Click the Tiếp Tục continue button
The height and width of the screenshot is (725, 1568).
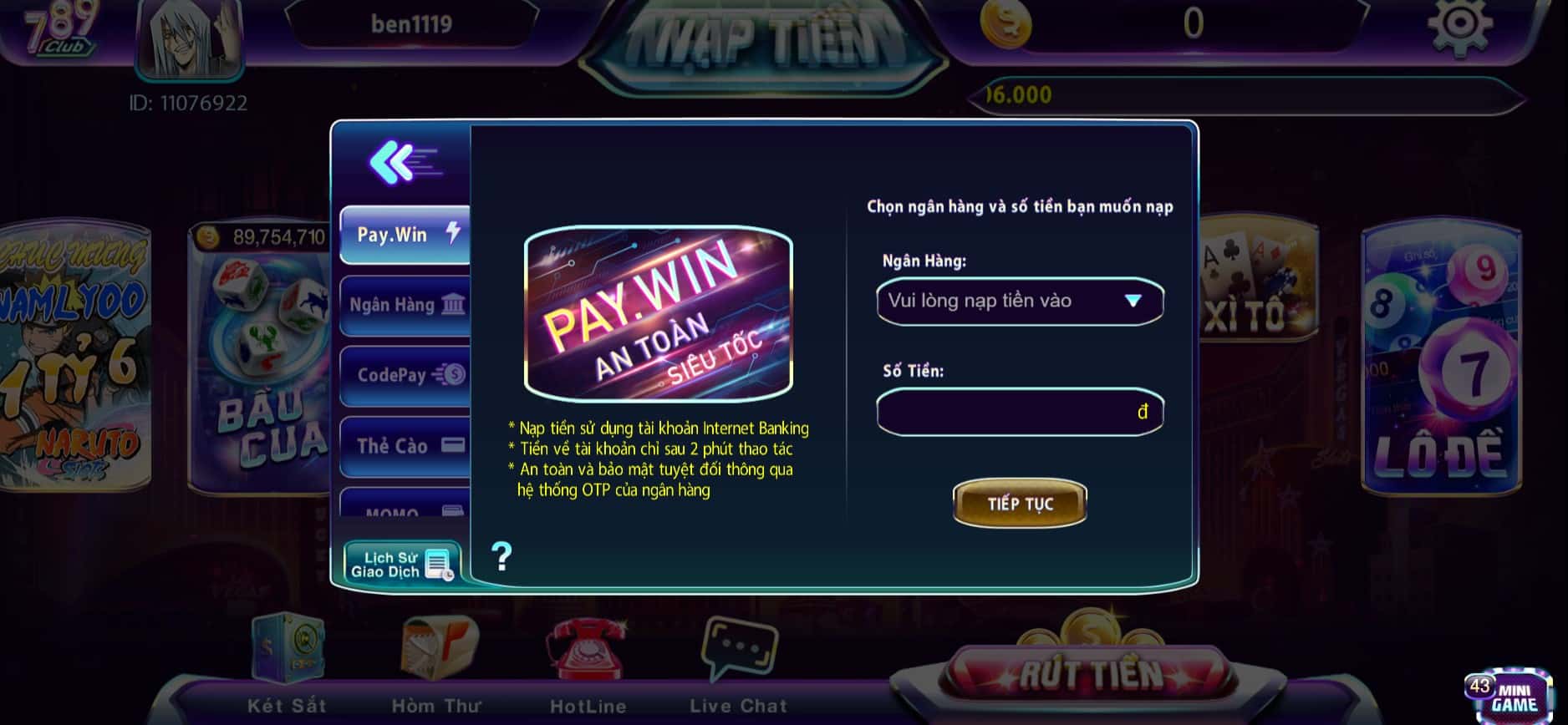pyautogui.click(x=1020, y=504)
